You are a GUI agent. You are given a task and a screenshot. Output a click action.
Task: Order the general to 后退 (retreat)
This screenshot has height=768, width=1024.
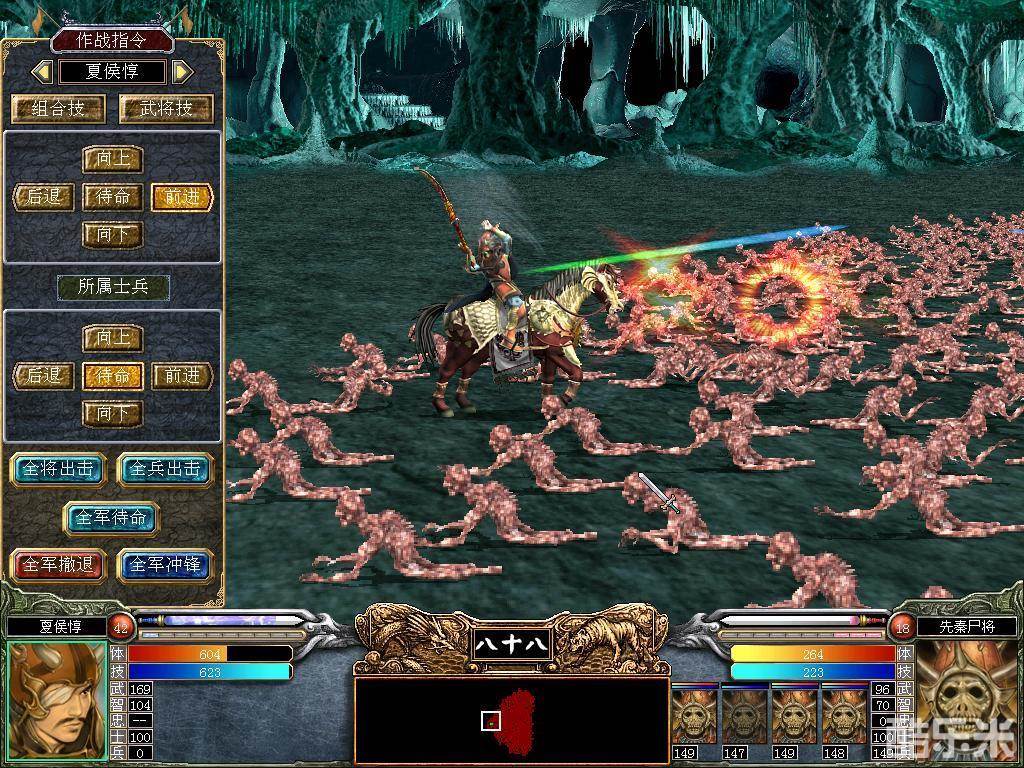pos(44,197)
